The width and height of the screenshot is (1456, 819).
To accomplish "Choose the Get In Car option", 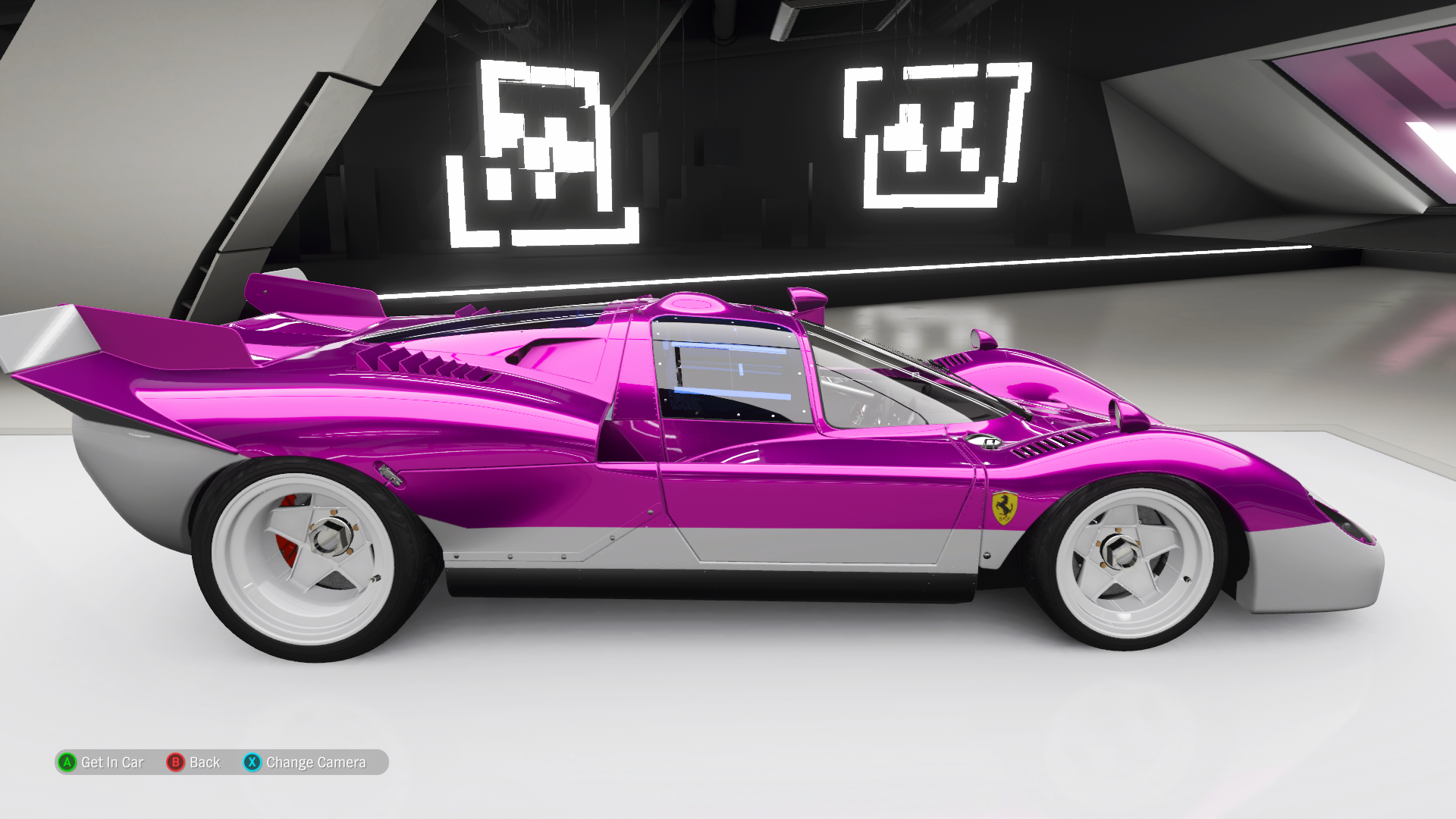I will click(101, 762).
